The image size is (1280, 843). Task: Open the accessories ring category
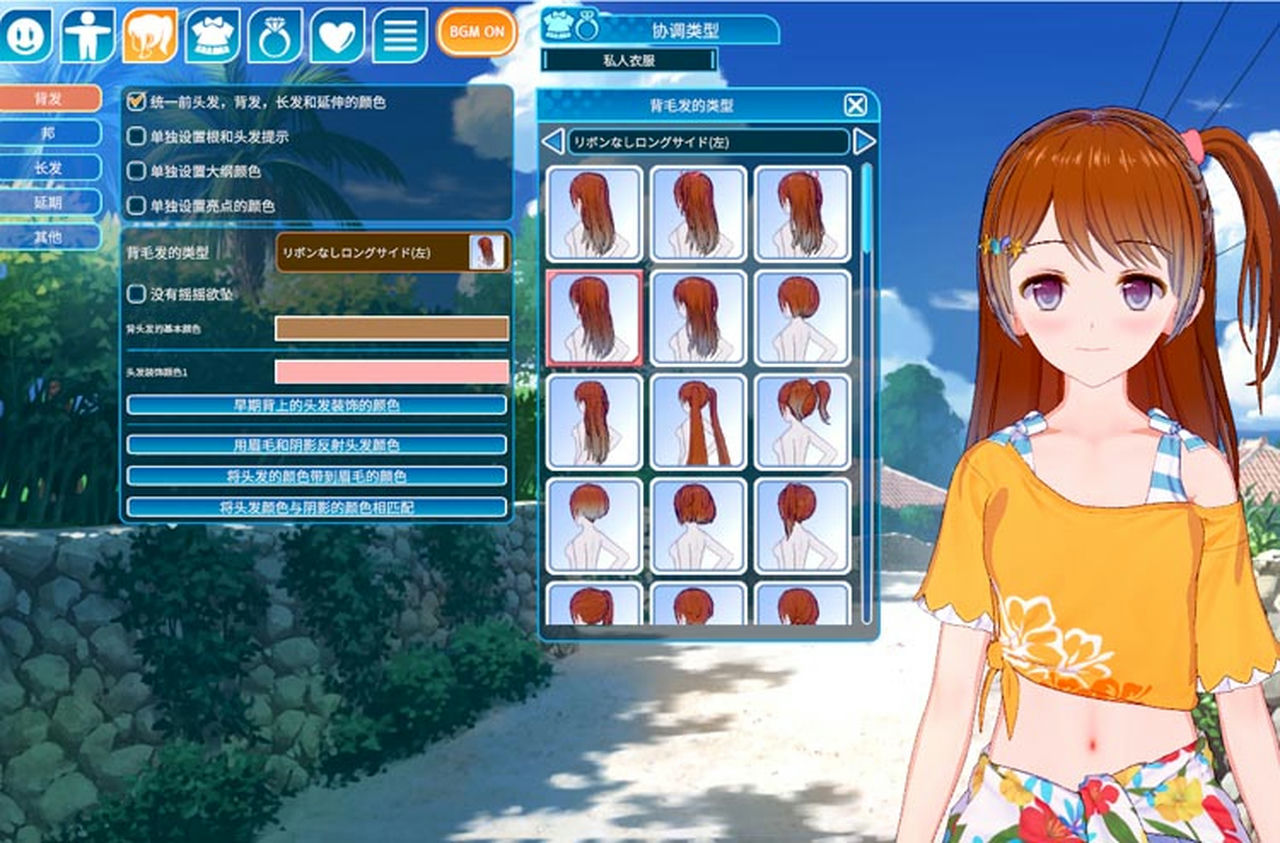tap(275, 35)
